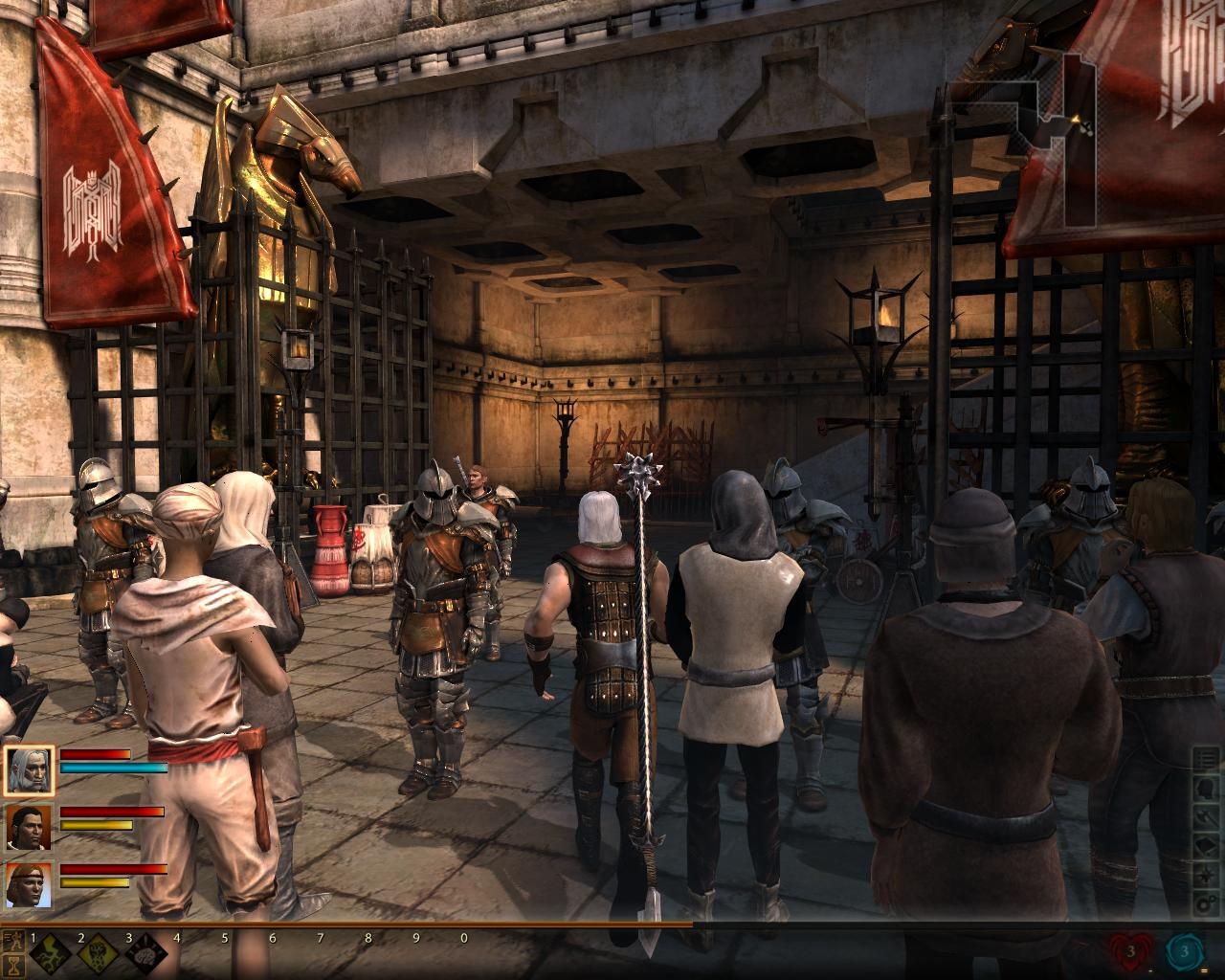Select the dark-haired companion portrait
The height and width of the screenshot is (980, 1225).
pos(30,828)
